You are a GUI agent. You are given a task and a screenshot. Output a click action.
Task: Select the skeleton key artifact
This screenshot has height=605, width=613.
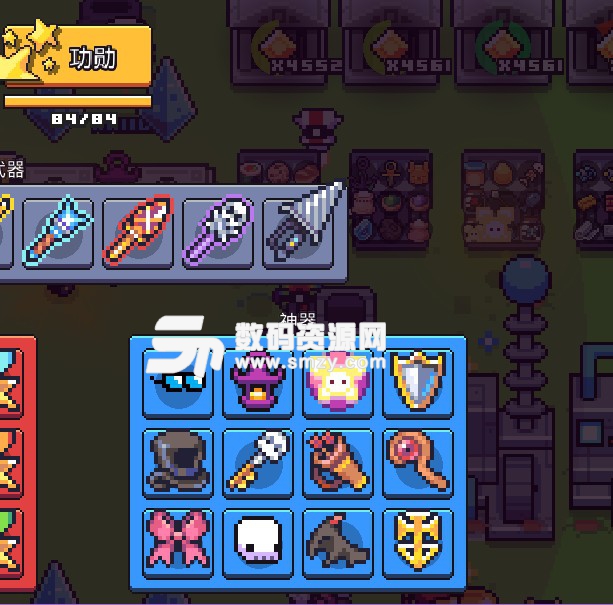pyautogui.click(x=259, y=462)
